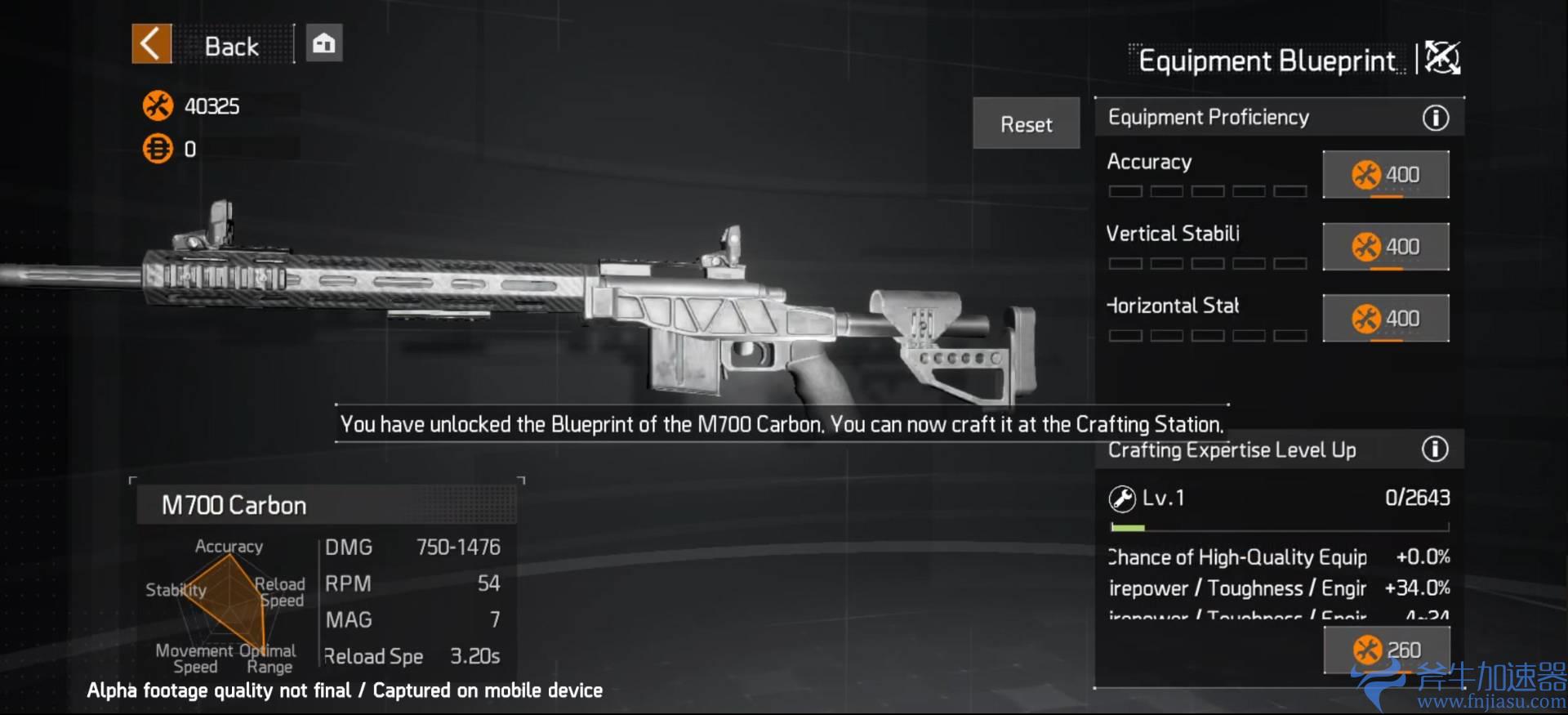Show Equipment Proficiency info
Viewport: 1568px width, 715px height.
pyautogui.click(x=1435, y=118)
